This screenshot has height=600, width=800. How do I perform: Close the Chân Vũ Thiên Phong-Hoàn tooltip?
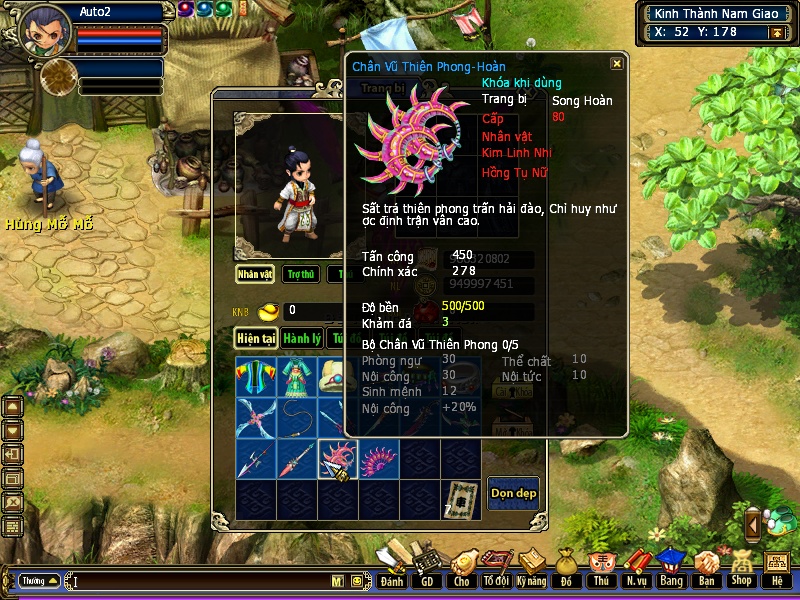click(x=617, y=63)
